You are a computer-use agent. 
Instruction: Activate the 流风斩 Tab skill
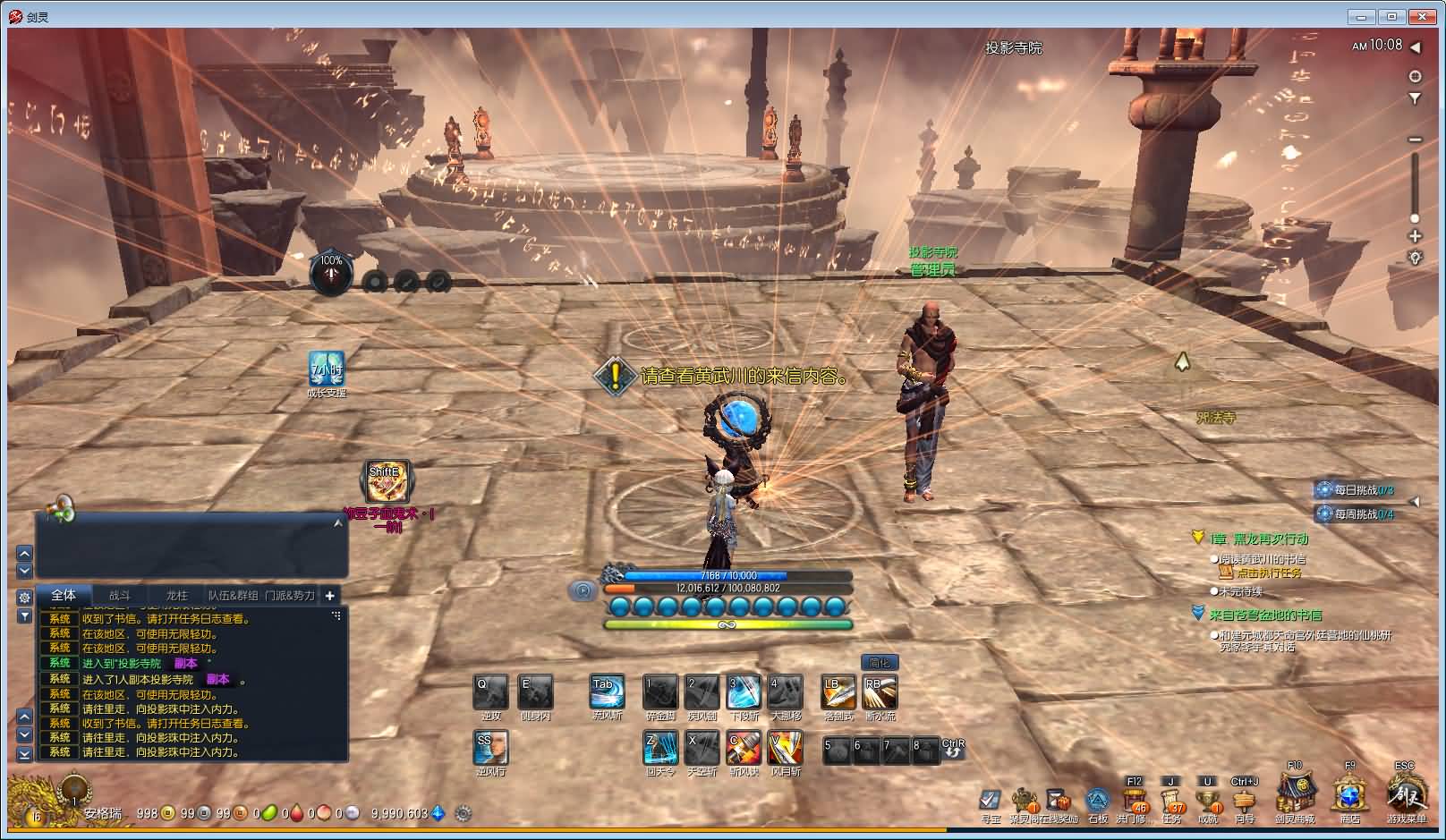click(x=607, y=692)
